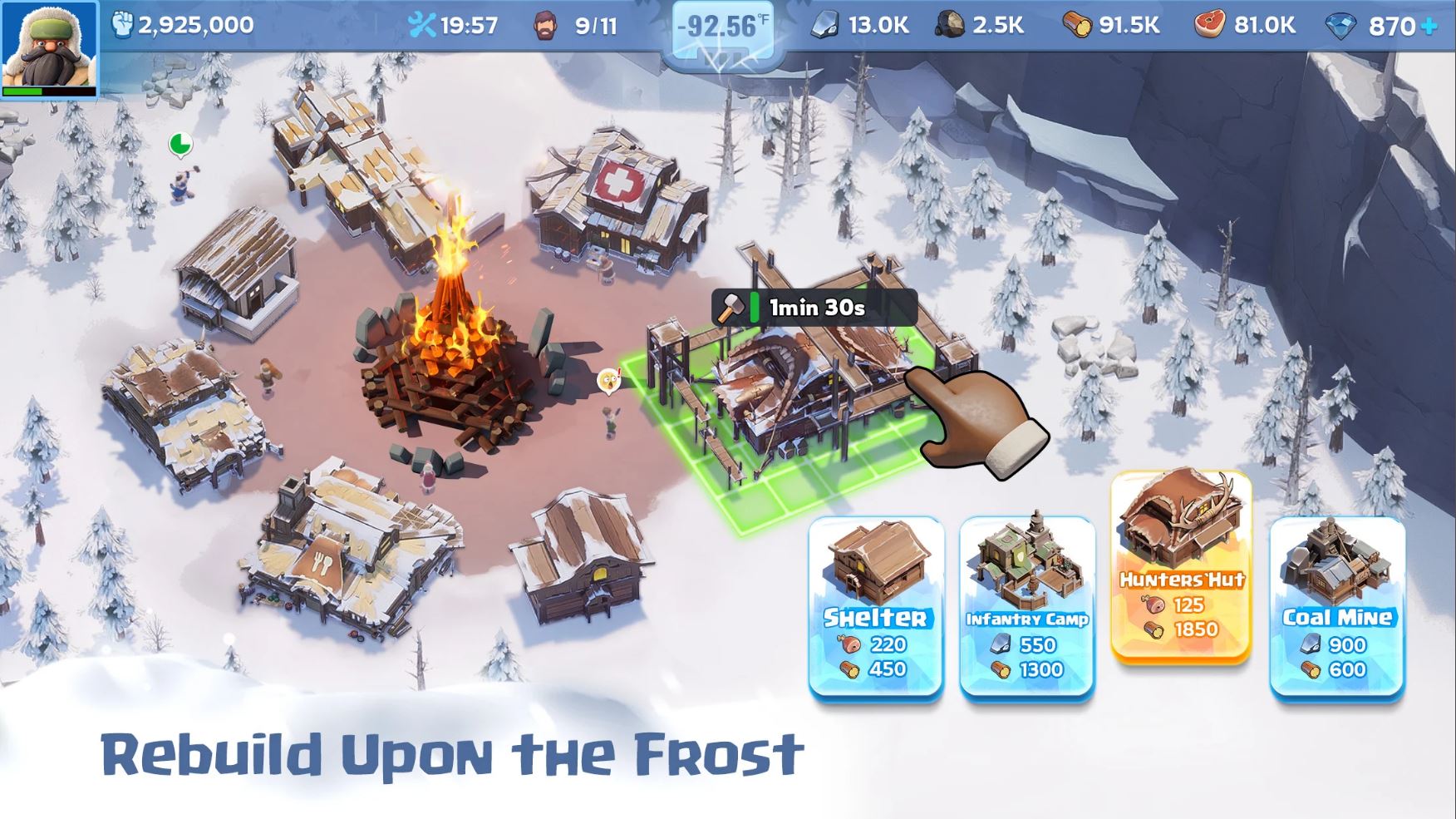
Task: Open the player avatar profile
Action: point(50,46)
